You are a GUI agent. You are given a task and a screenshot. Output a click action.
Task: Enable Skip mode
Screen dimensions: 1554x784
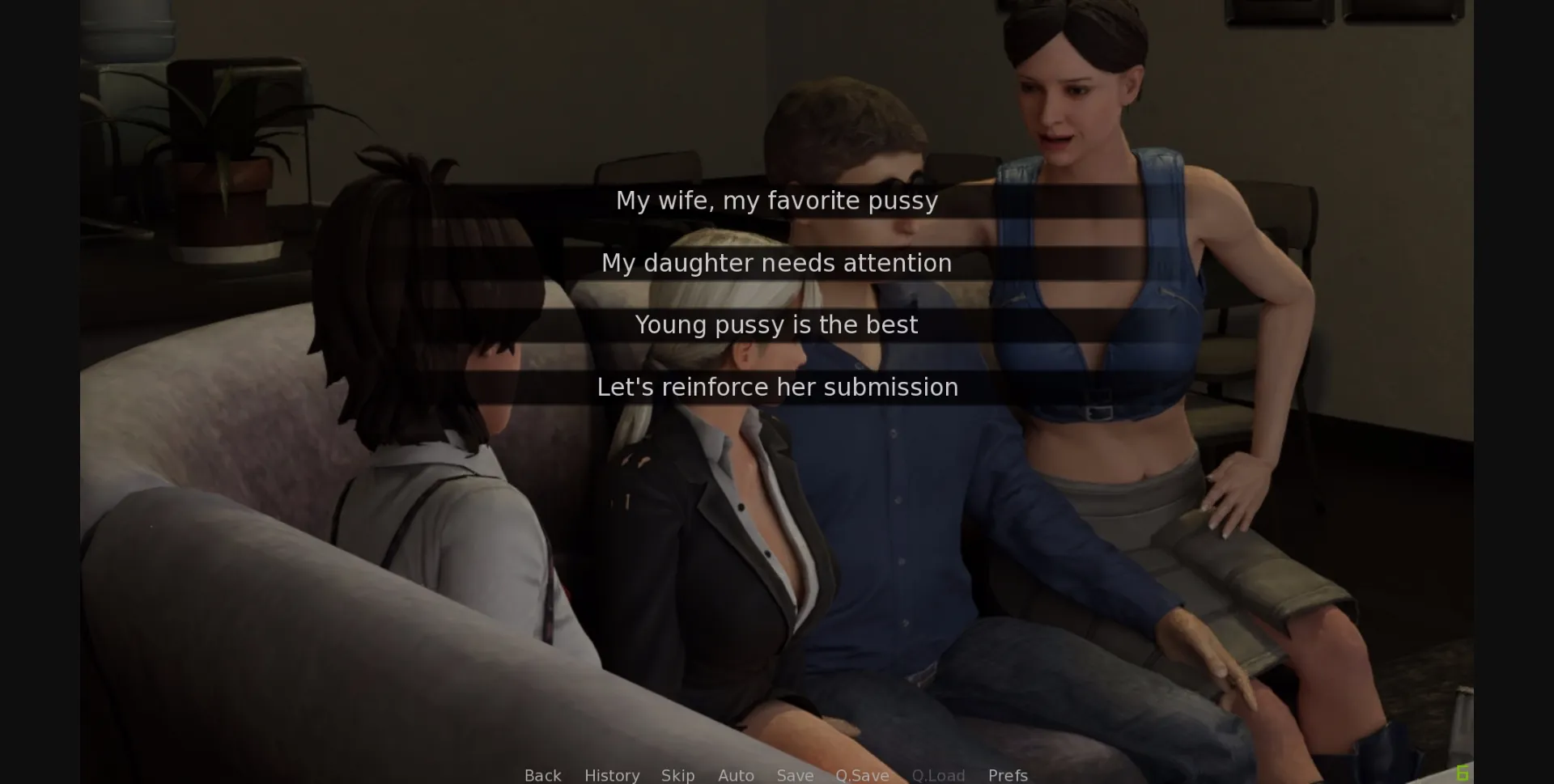(x=677, y=774)
